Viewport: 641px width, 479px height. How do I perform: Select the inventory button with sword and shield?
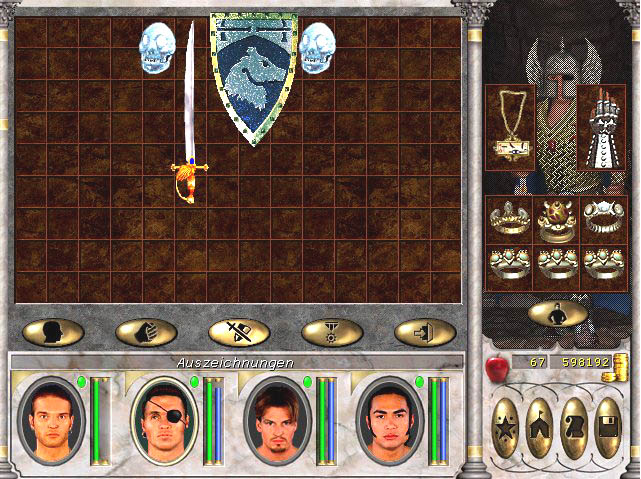[239, 332]
